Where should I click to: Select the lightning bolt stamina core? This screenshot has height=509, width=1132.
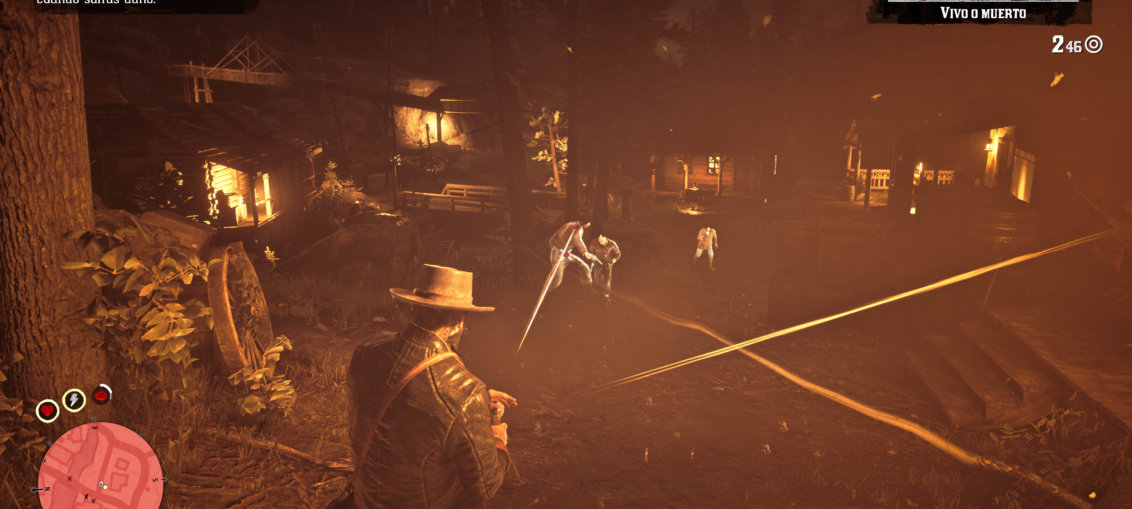74,400
